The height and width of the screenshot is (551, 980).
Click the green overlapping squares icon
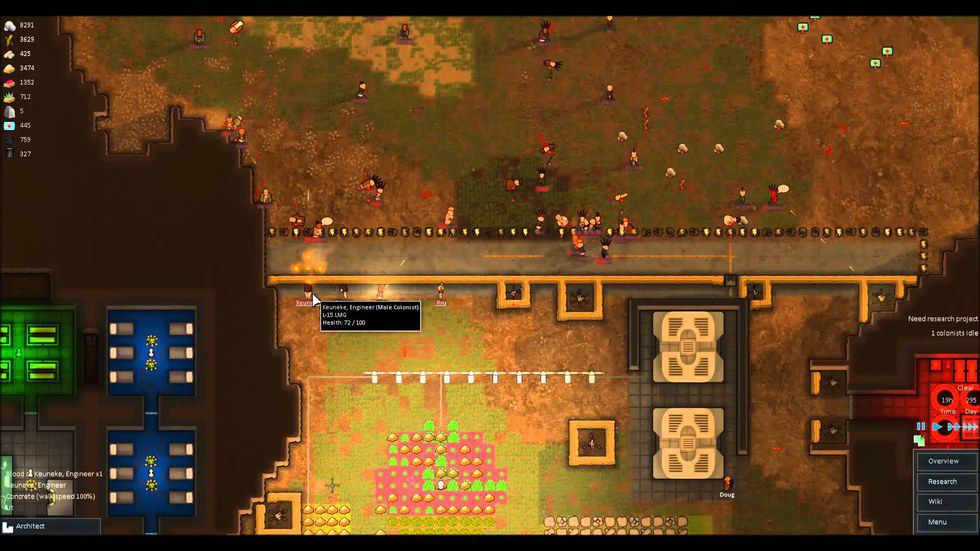click(x=920, y=440)
